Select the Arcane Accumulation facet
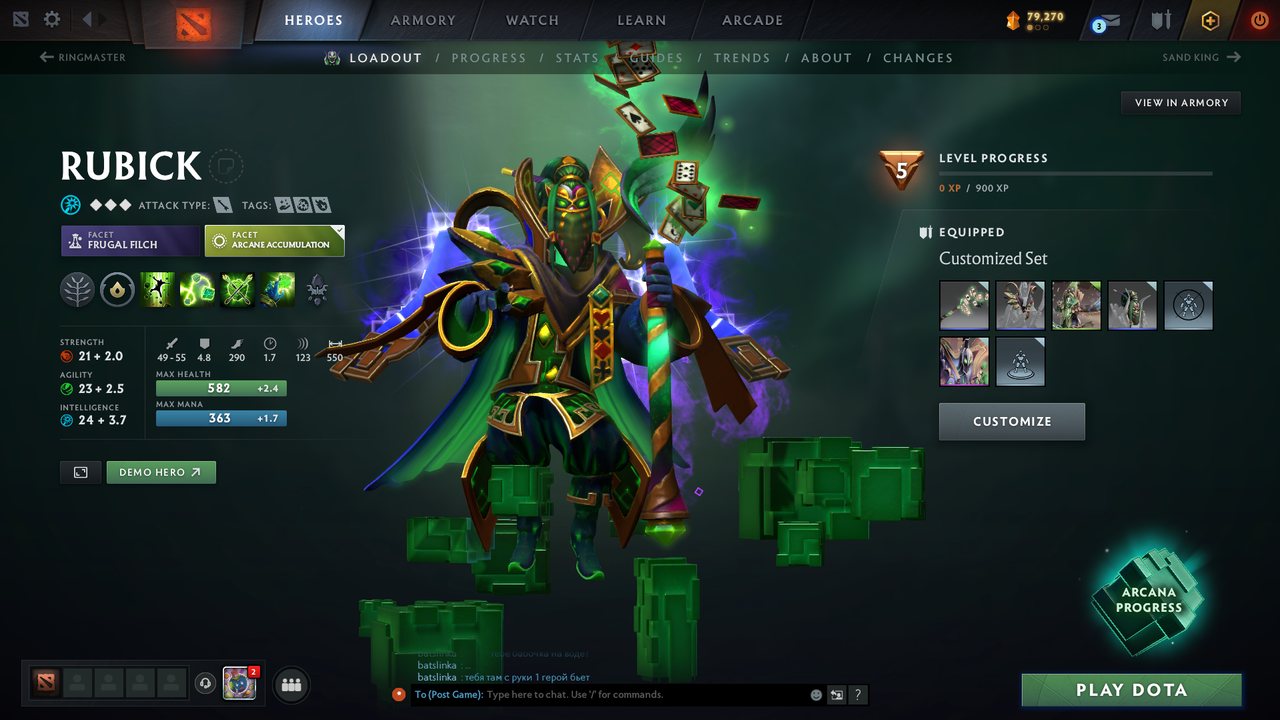 [x=274, y=240]
